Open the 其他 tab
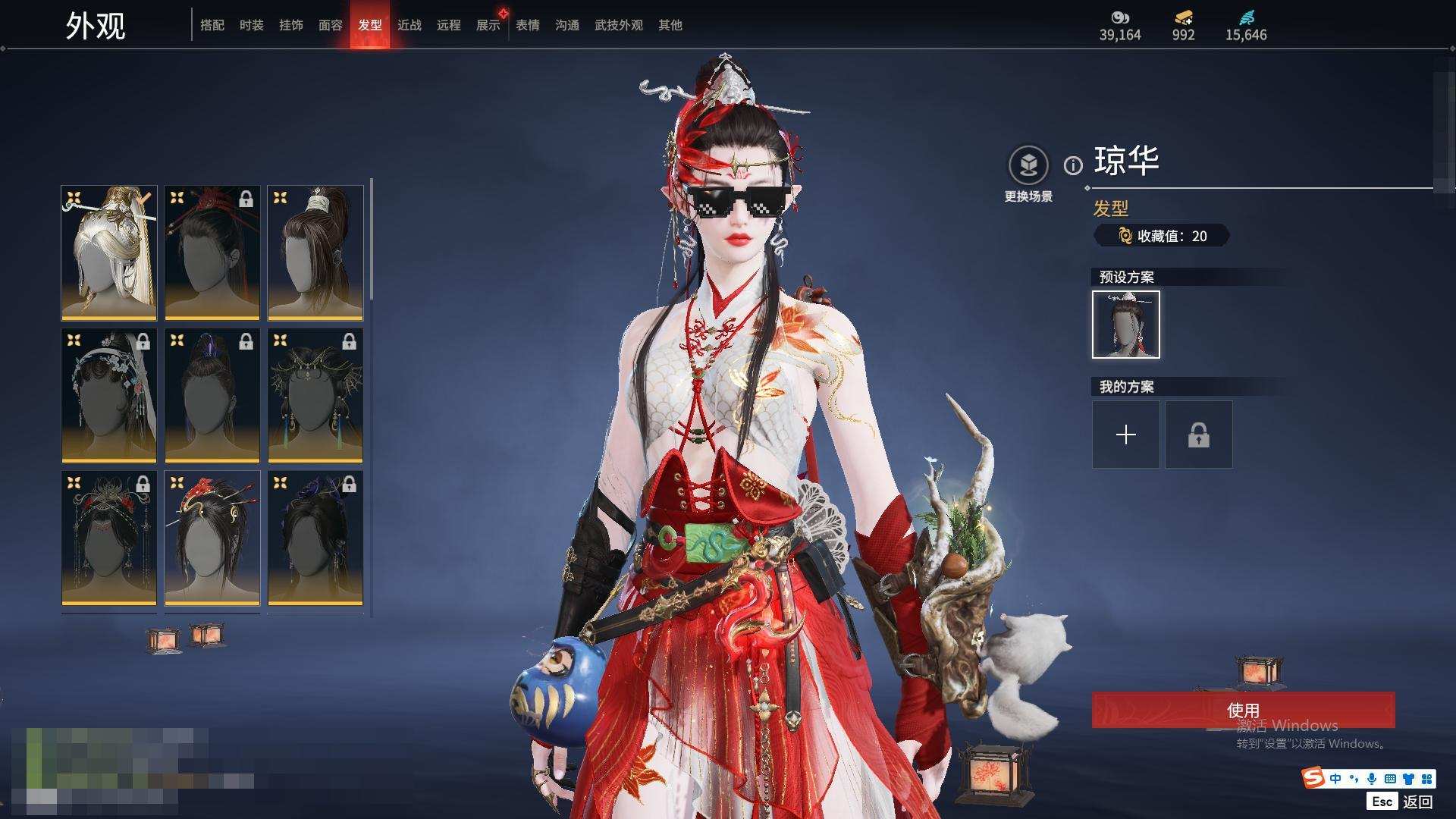 point(670,25)
